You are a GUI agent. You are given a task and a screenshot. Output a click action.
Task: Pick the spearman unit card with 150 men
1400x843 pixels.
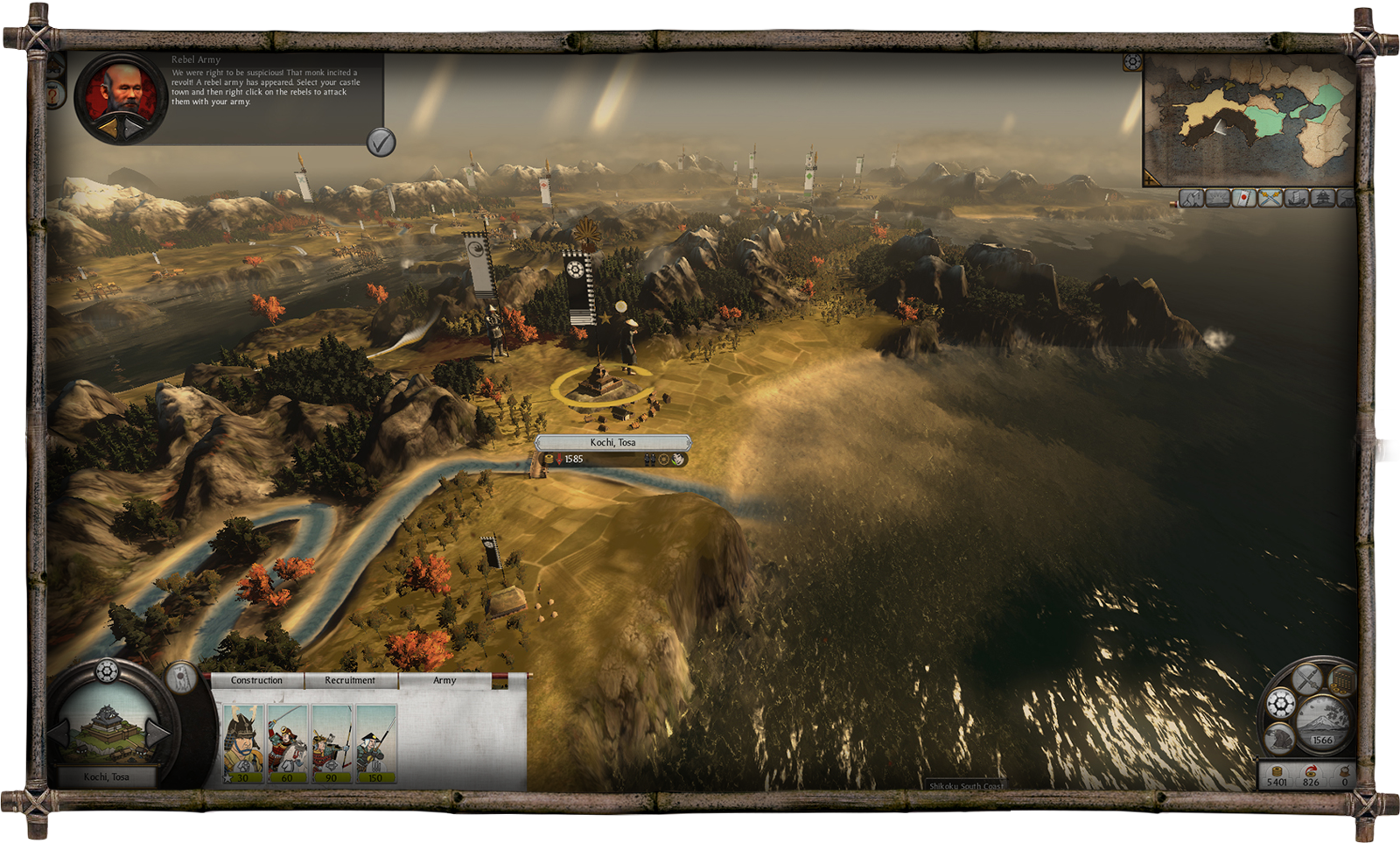(x=376, y=743)
